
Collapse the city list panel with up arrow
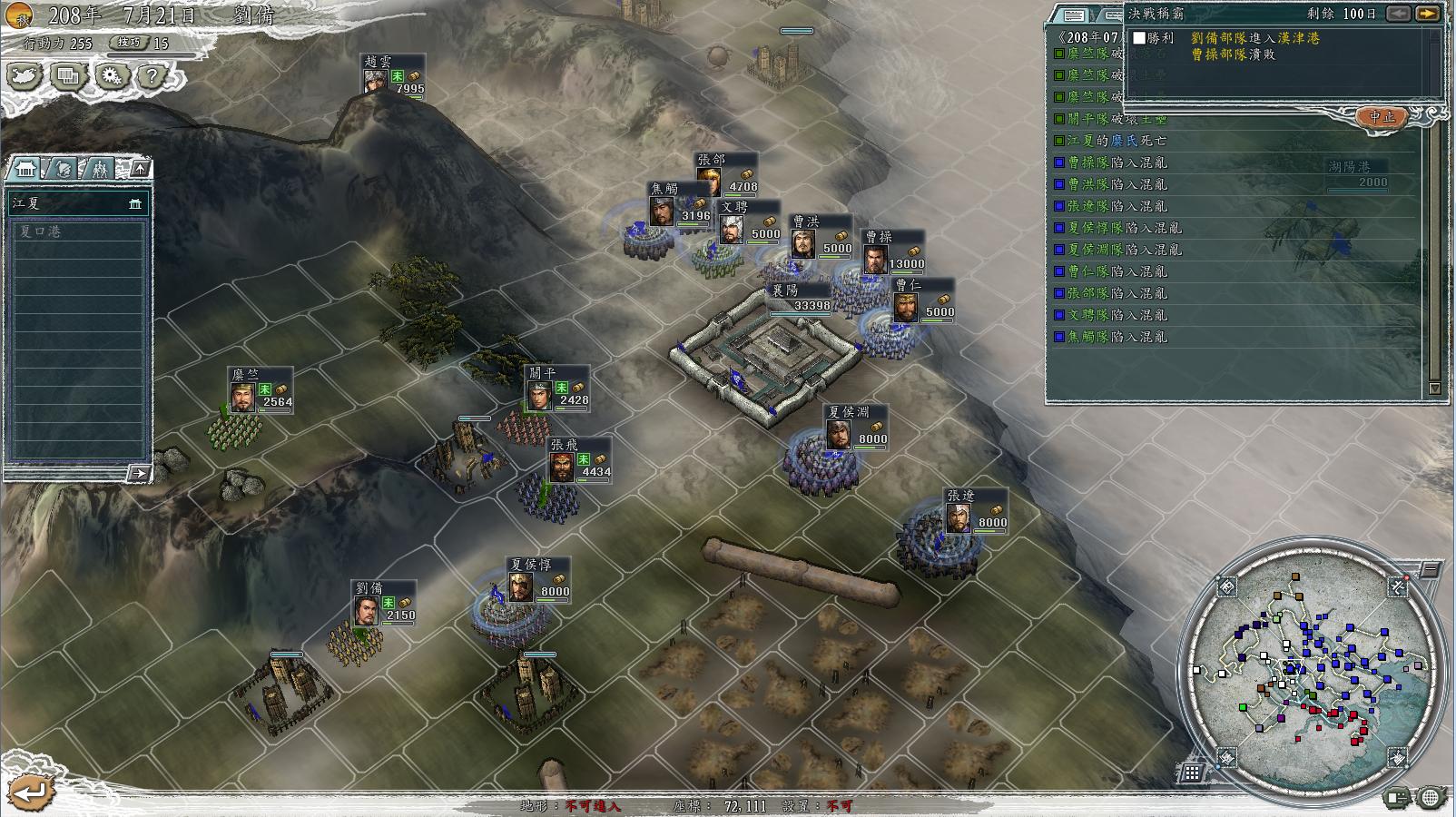[x=139, y=169]
